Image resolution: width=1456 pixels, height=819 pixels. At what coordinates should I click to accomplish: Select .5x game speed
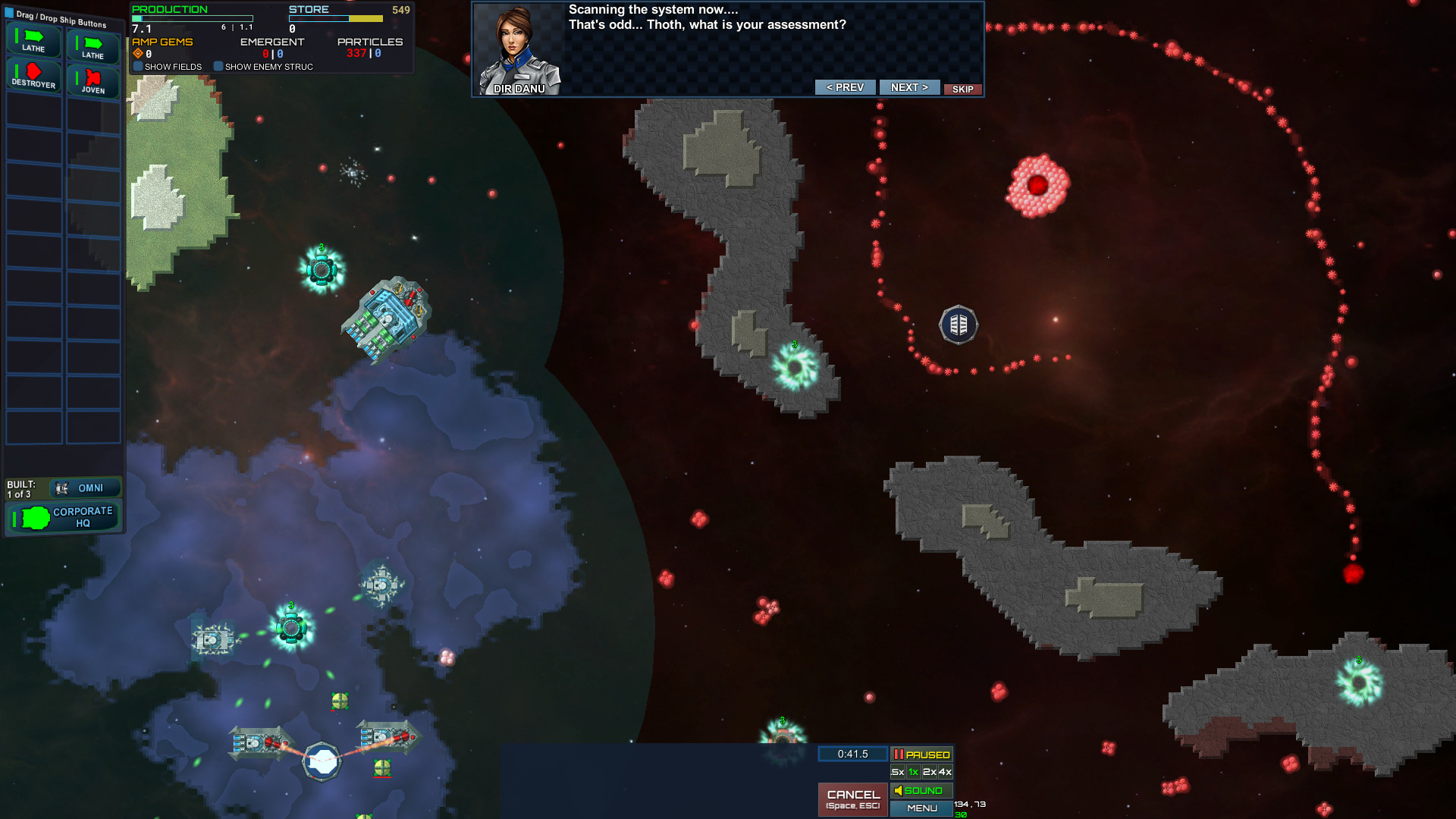896,772
